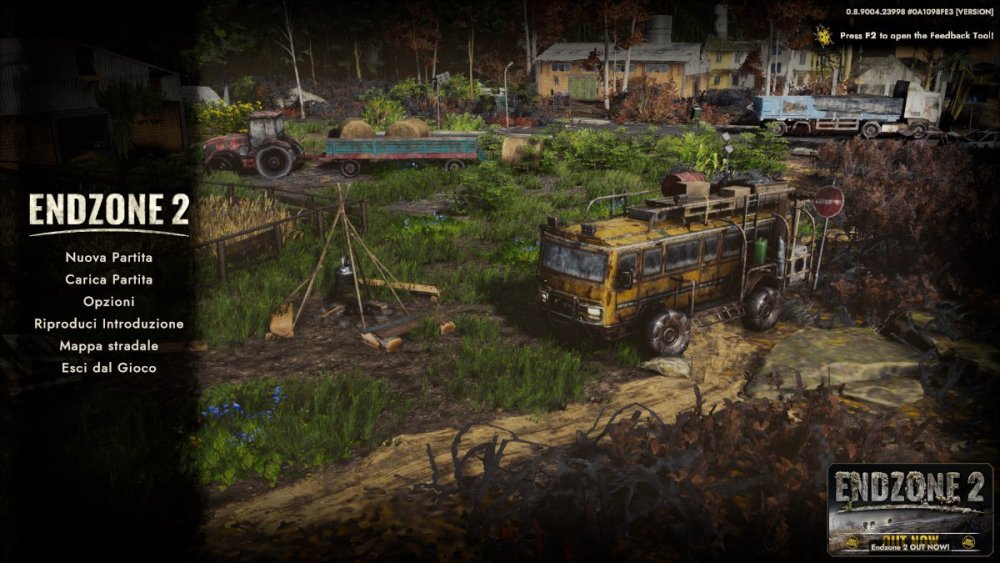
Task: Open the Opzioni settings menu
Action: (108, 301)
